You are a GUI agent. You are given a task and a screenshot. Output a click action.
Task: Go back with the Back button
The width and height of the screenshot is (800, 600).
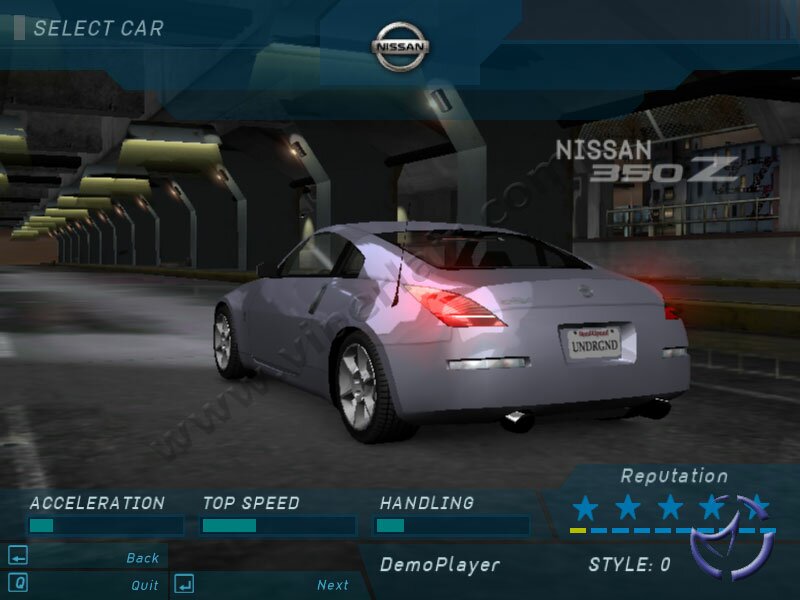142,558
